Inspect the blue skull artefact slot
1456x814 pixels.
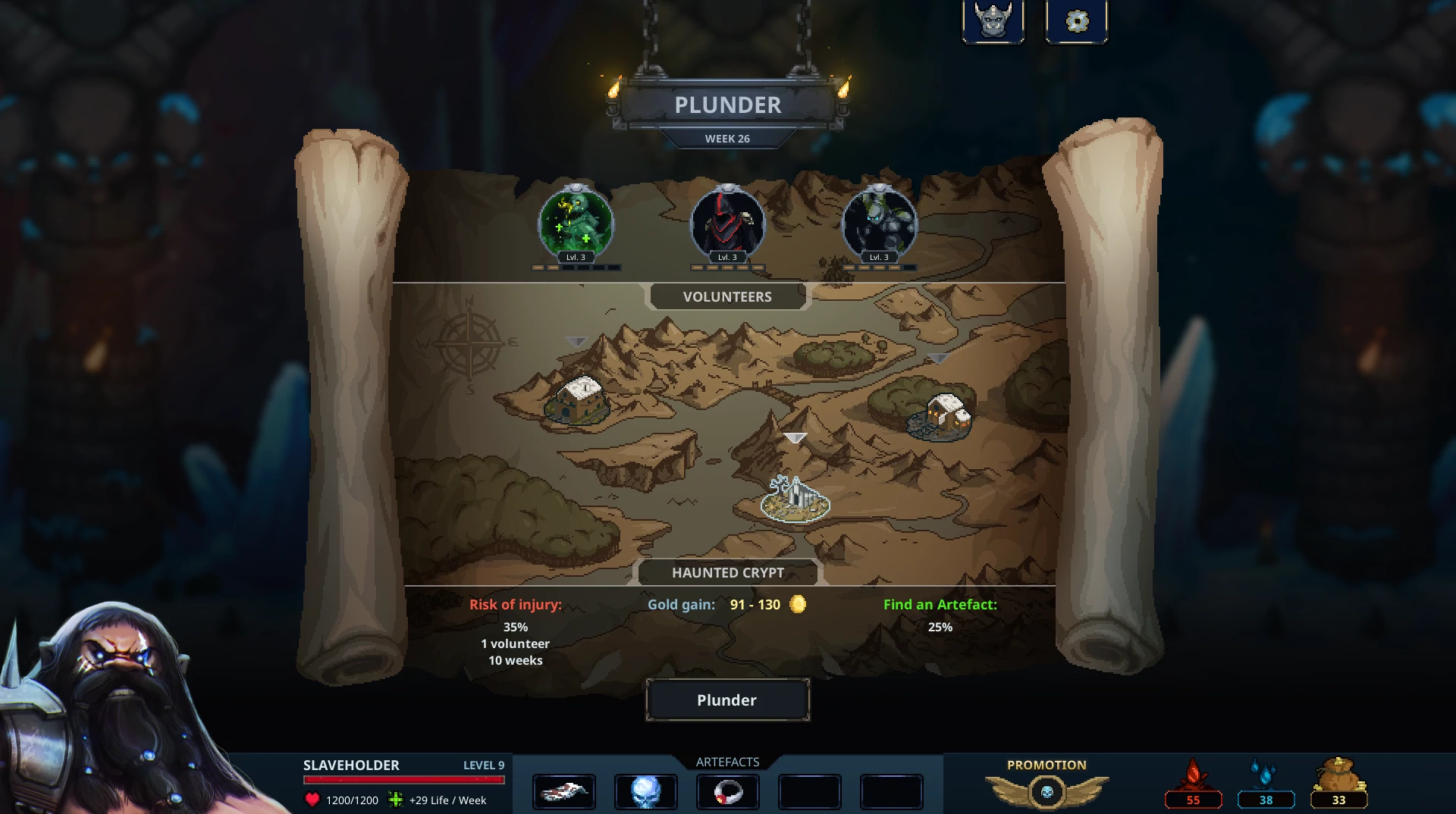pyautogui.click(x=645, y=792)
